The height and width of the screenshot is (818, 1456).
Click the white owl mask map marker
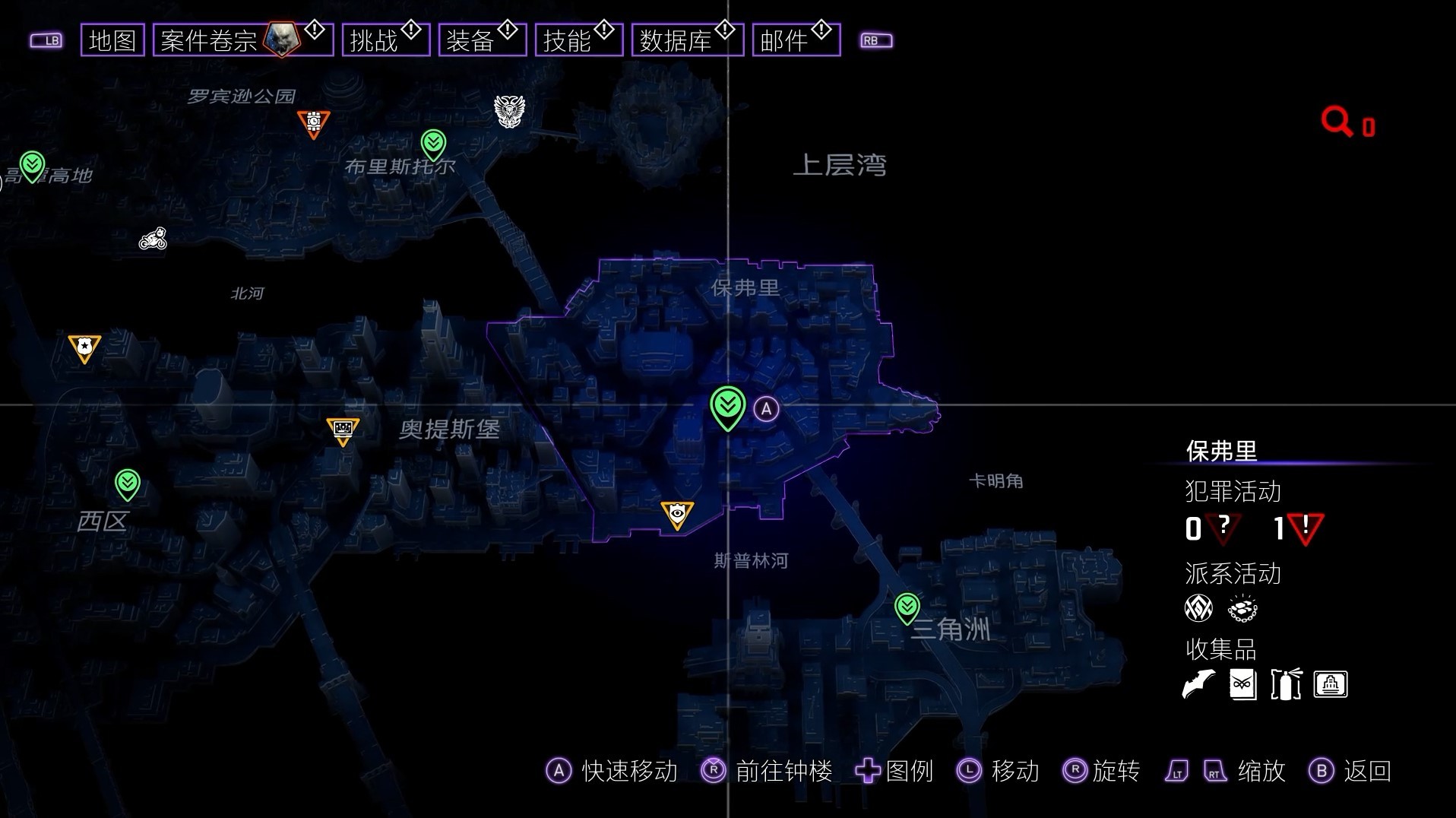click(x=509, y=112)
